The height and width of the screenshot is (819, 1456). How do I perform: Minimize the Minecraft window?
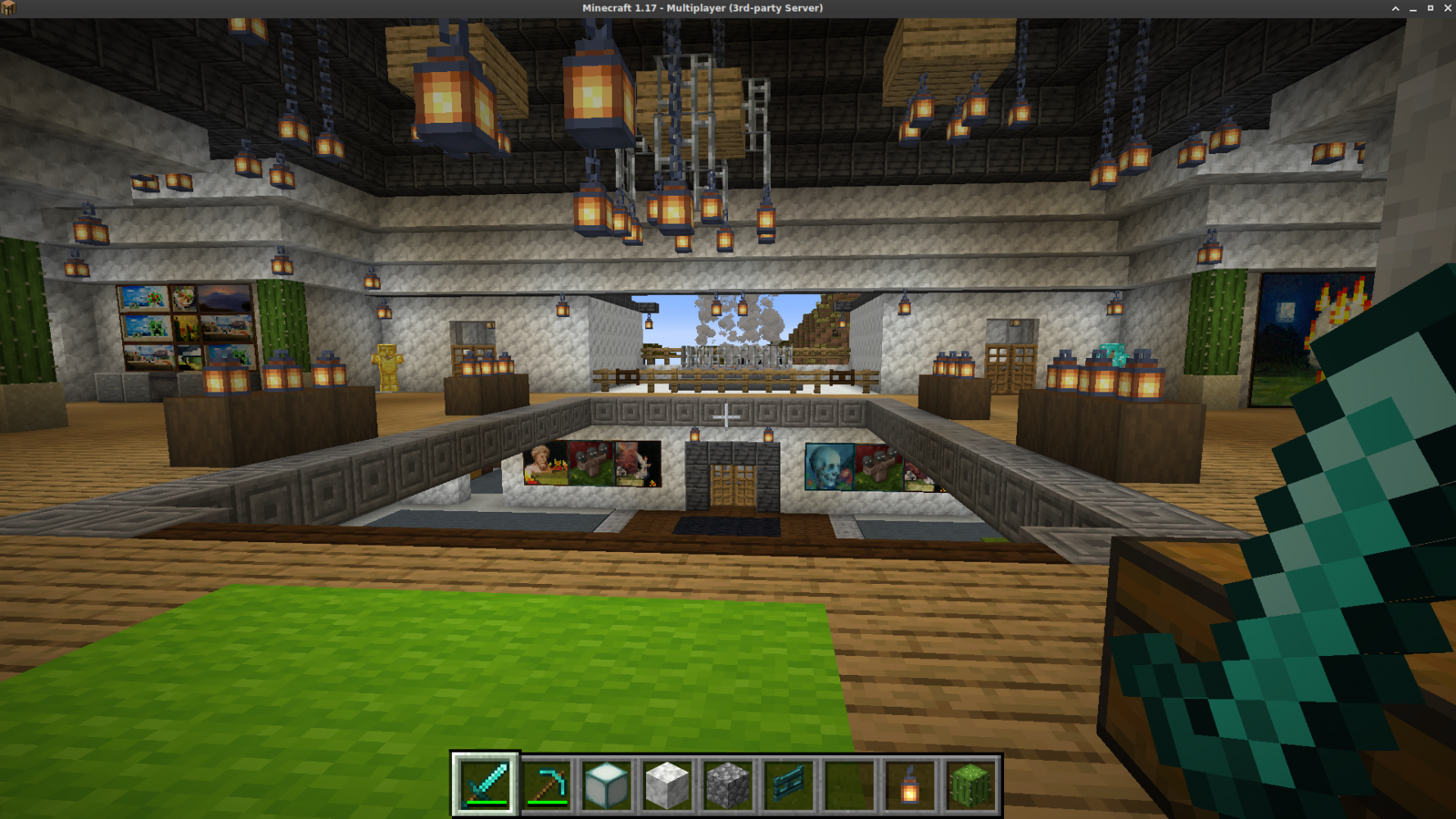1412,8
